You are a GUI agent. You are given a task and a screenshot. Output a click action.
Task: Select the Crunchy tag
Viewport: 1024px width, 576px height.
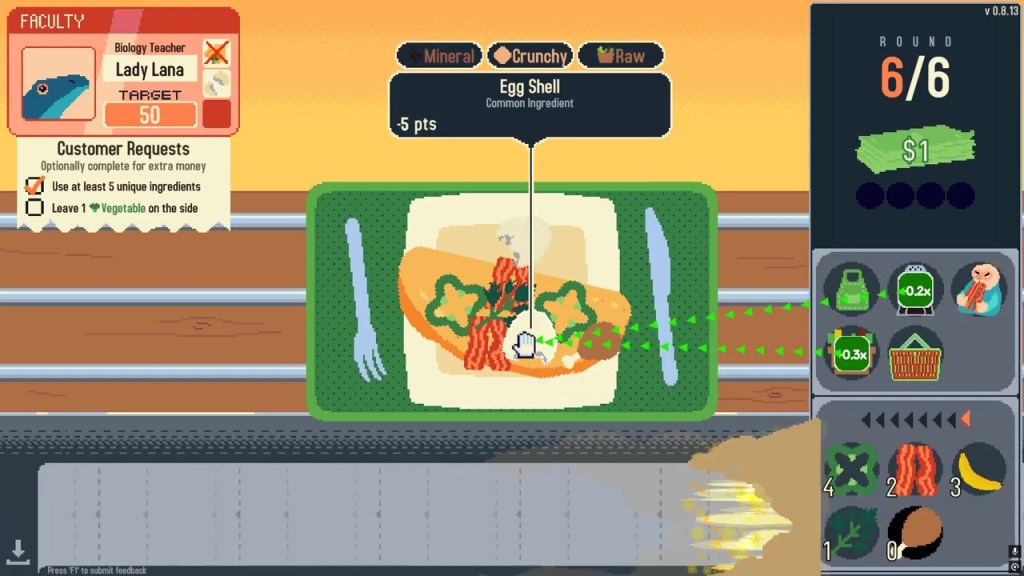532,56
